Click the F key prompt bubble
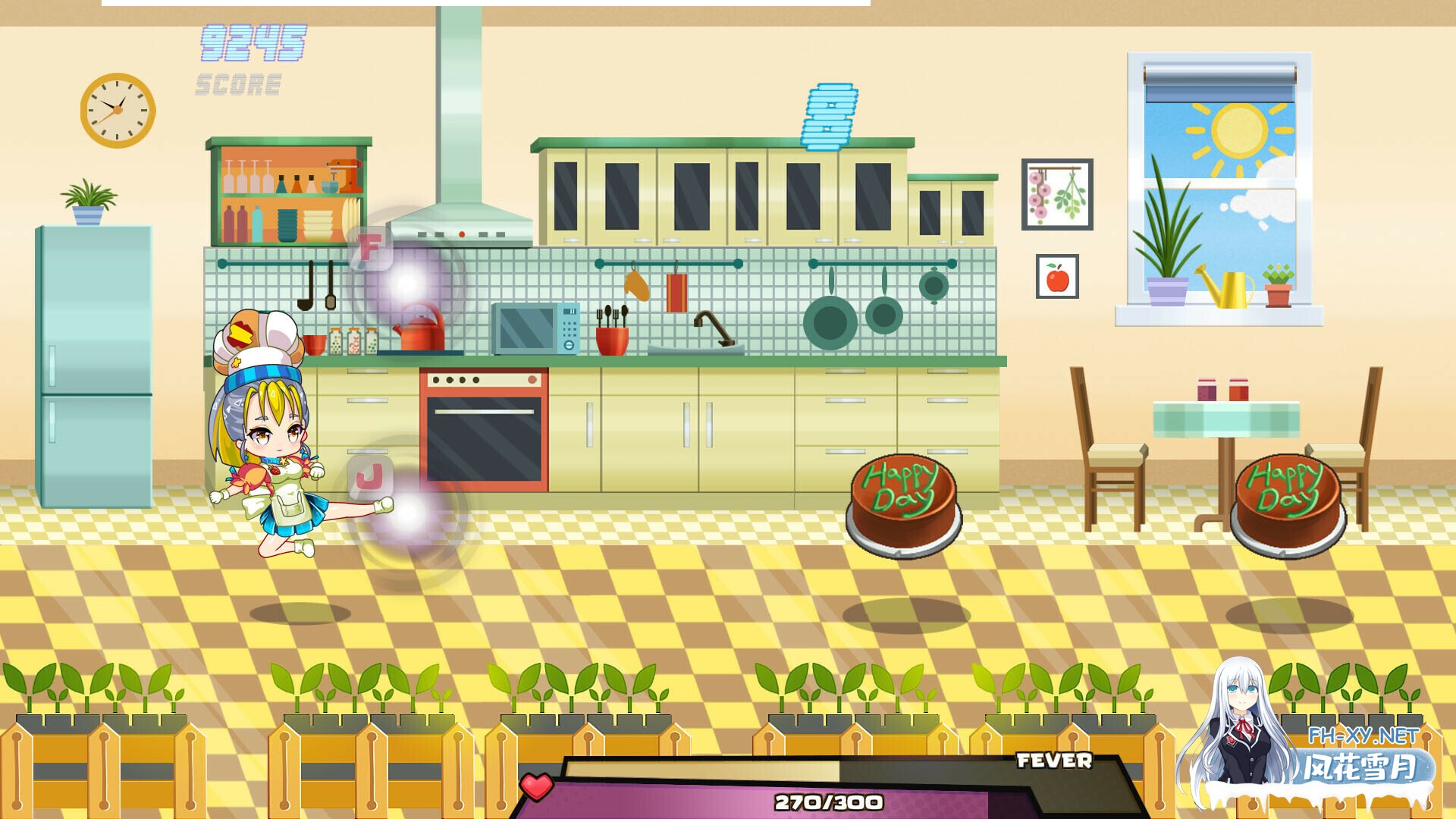This screenshot has width=1456, height=819. (369, 247)
